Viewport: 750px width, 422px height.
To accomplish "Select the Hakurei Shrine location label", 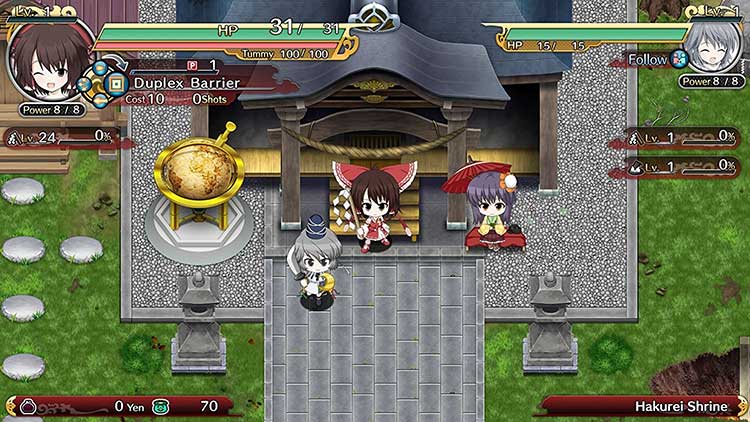I will tap(681, 406).
